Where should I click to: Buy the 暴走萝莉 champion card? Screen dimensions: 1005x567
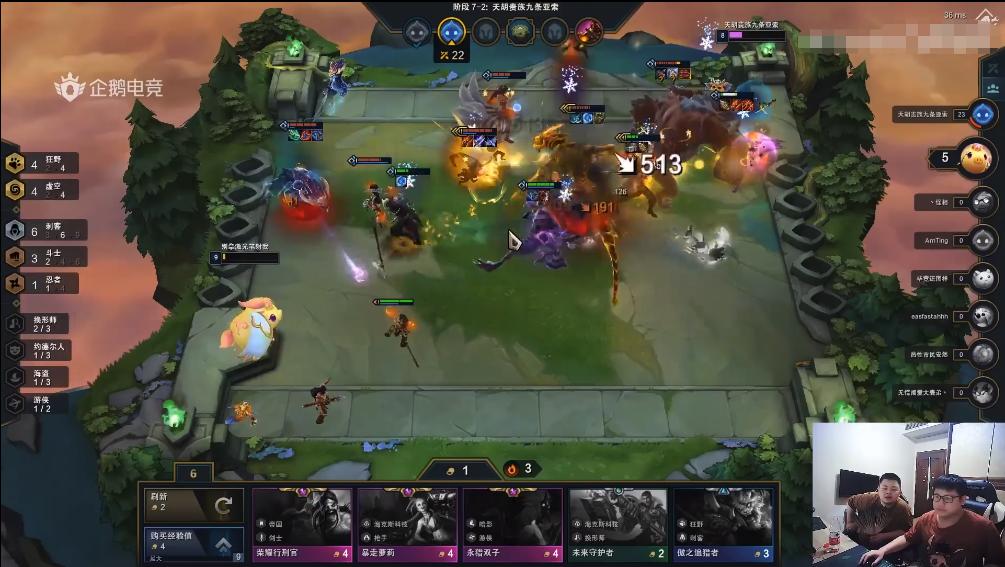pyautogui.click(x=407, y=524)
